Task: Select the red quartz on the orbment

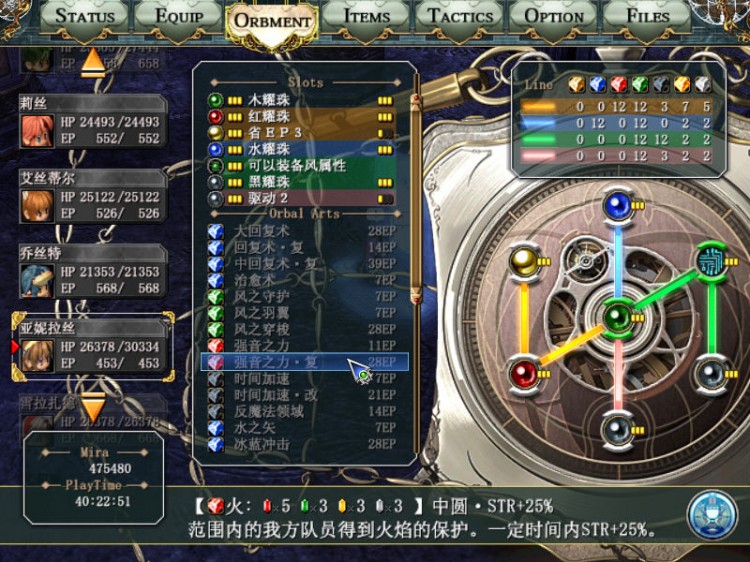Action: tap(524, 374)
